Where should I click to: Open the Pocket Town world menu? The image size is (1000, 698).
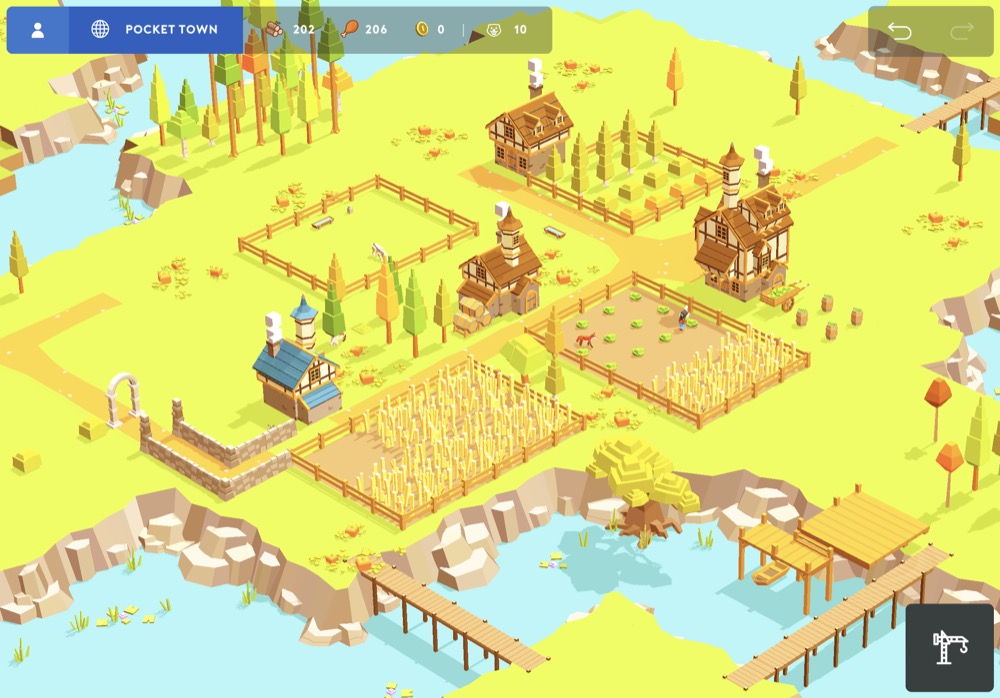(155, 30)
